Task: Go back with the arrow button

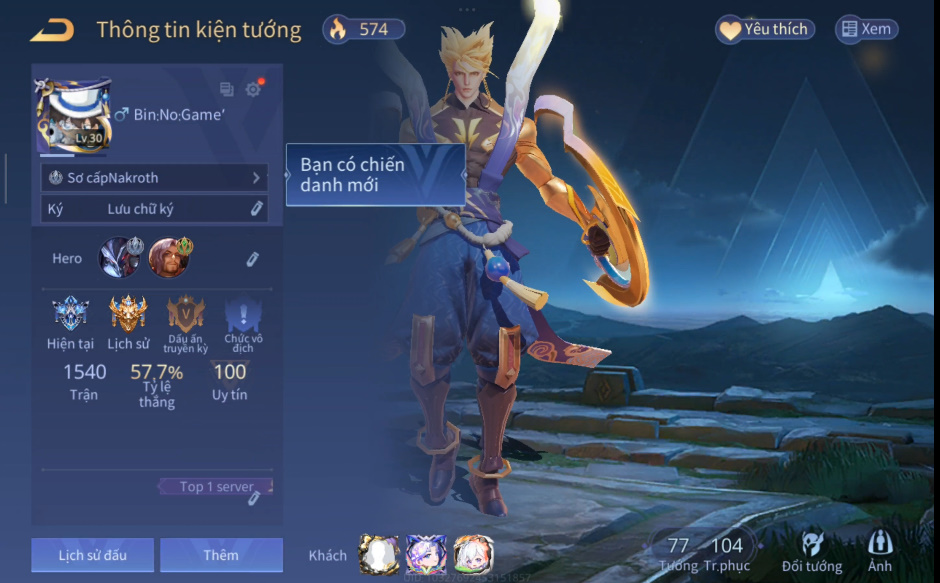Action: (52, 30)
